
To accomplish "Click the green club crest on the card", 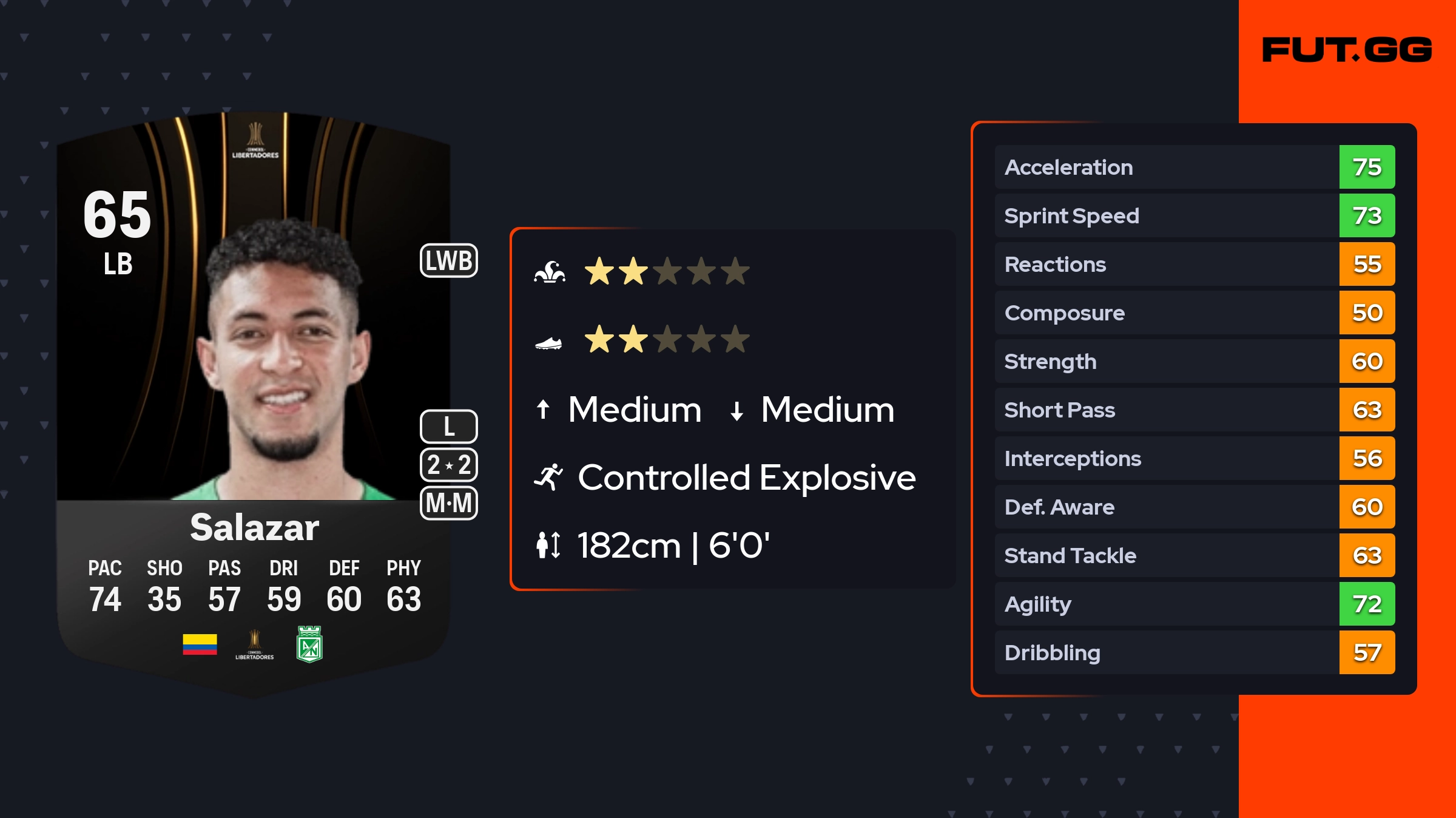I will (309, 644).
